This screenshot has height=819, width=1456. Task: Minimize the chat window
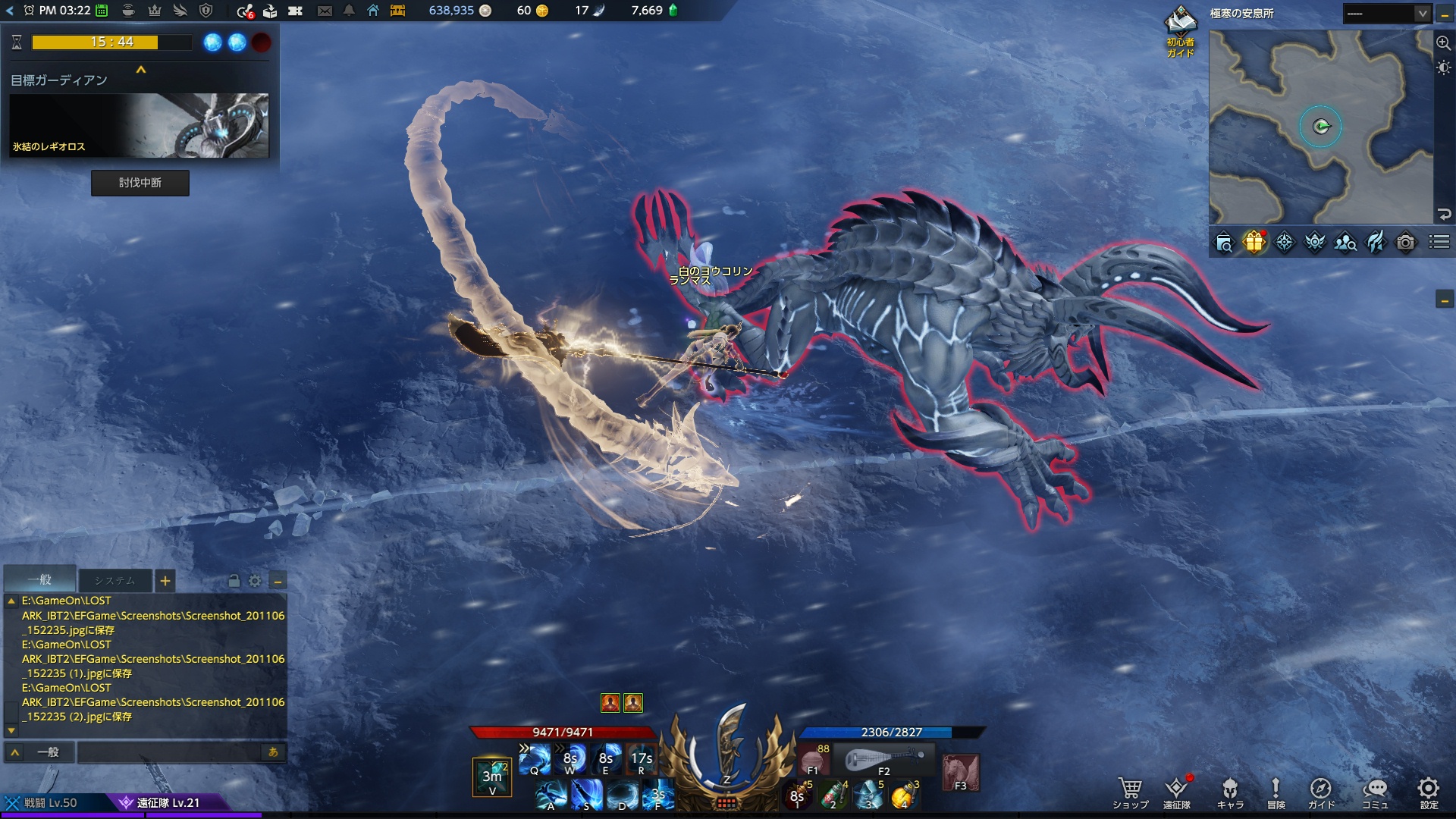pos(278,581)
